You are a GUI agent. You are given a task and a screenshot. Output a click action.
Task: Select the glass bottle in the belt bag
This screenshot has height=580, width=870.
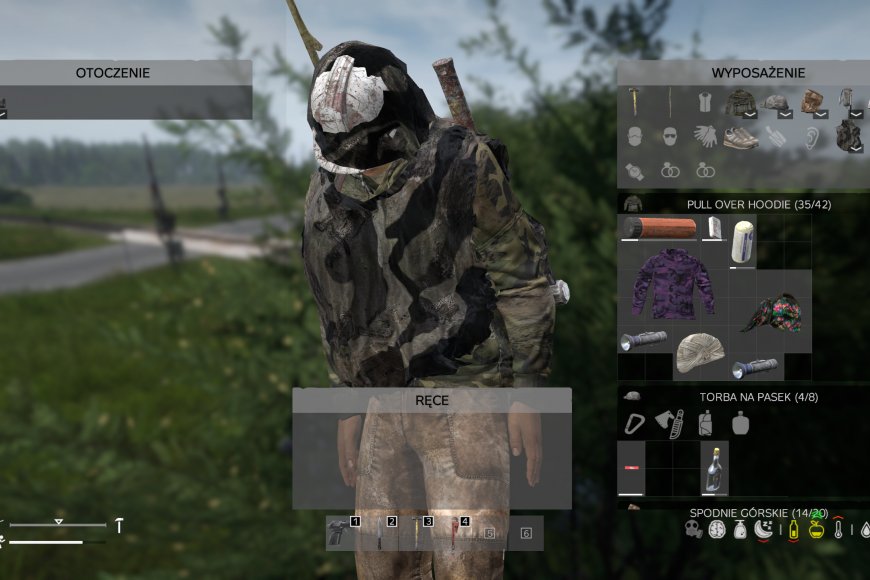[714, 468]
